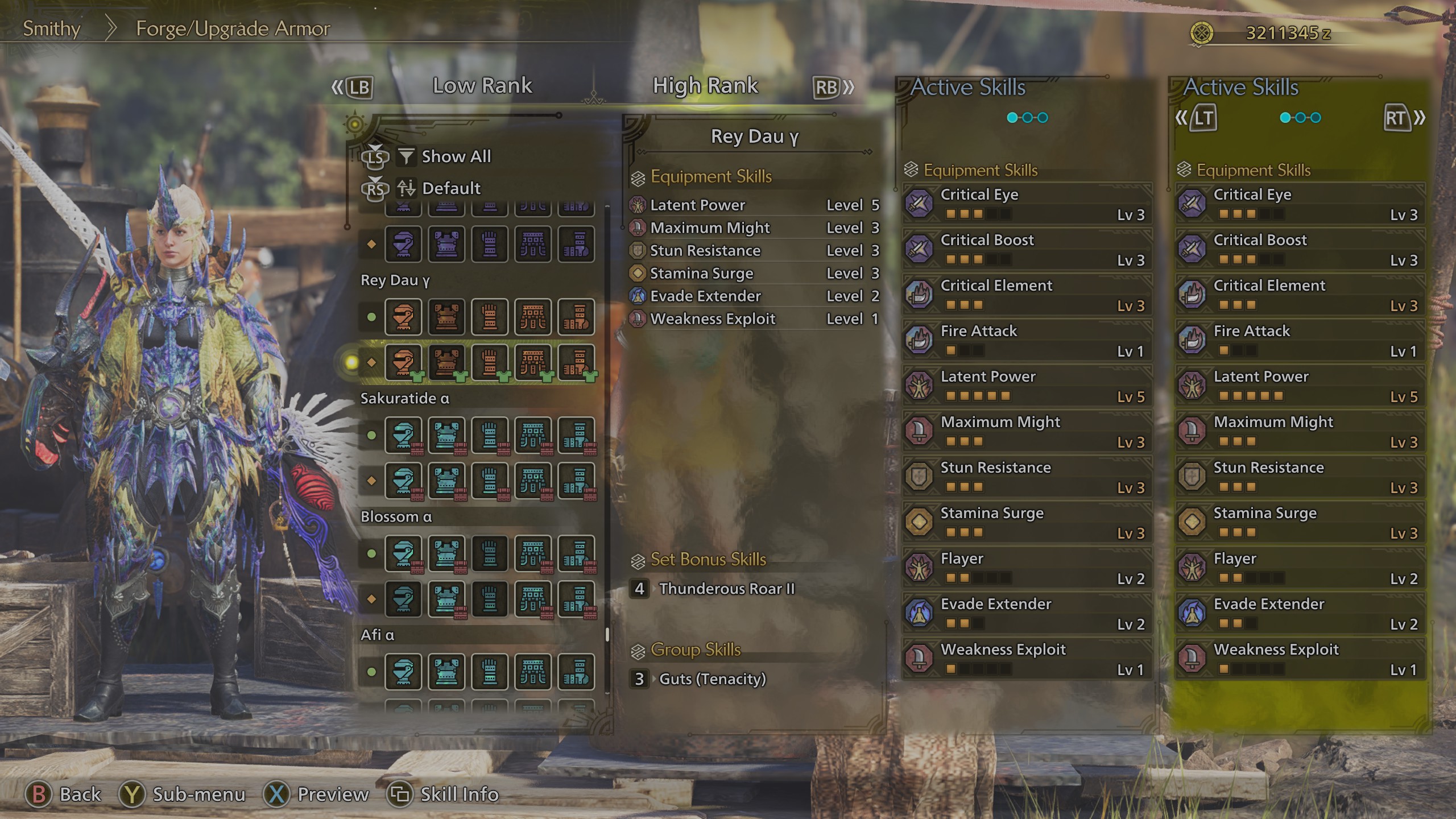Click the Latent Power skill icon

[918, 386]
